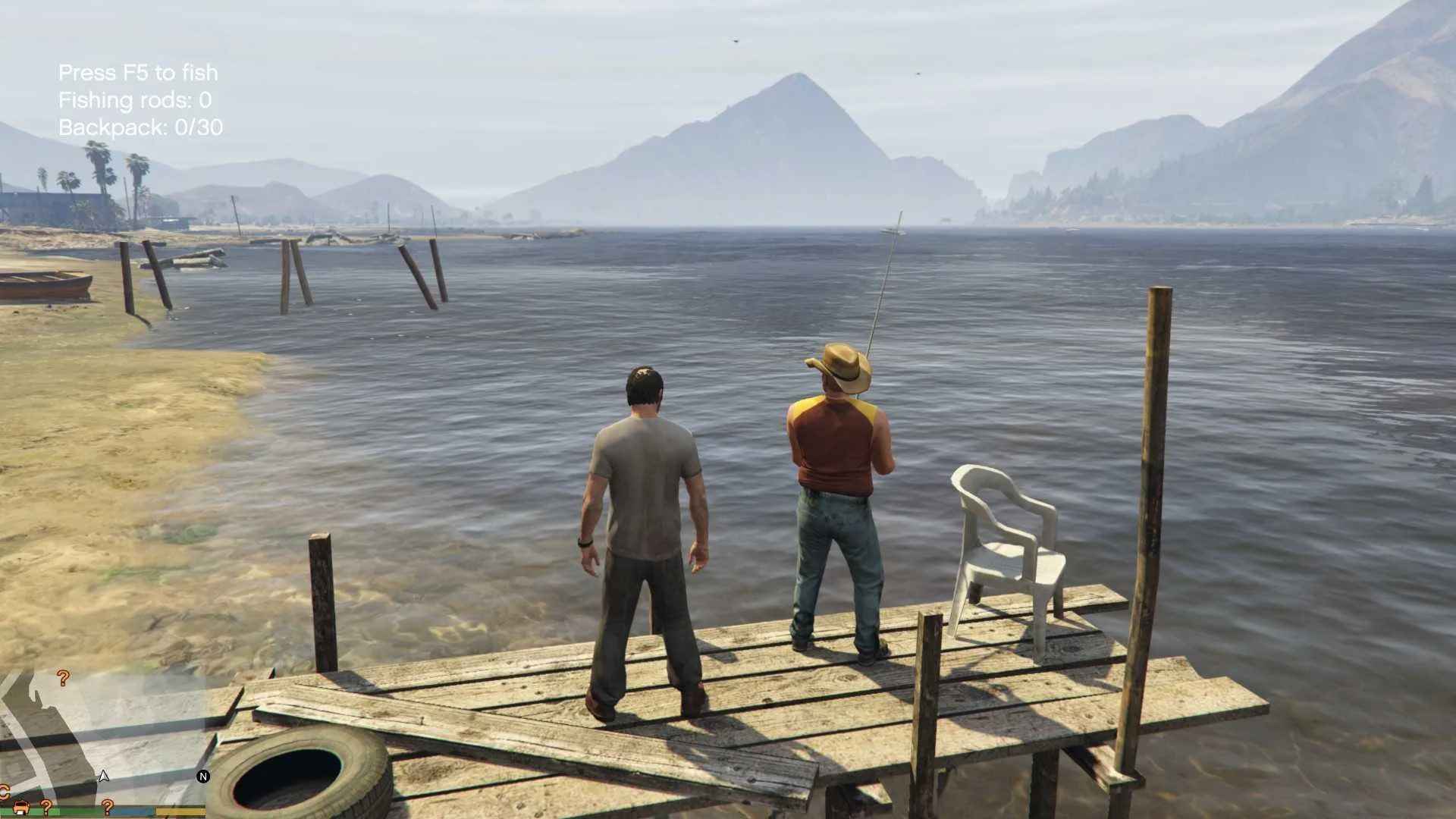
Task: Select the north compass marker on minimap
Action: 203,777
